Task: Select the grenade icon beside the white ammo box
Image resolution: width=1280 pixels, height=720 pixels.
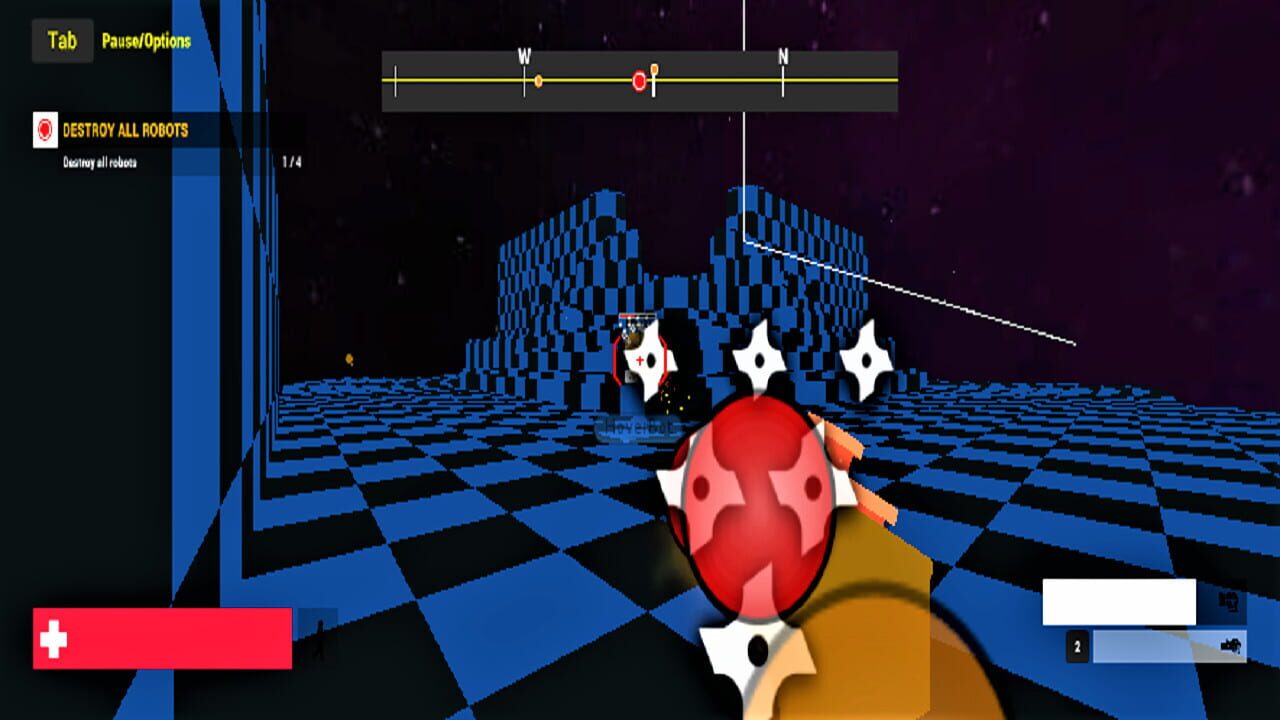Action: click(1231, 602)
